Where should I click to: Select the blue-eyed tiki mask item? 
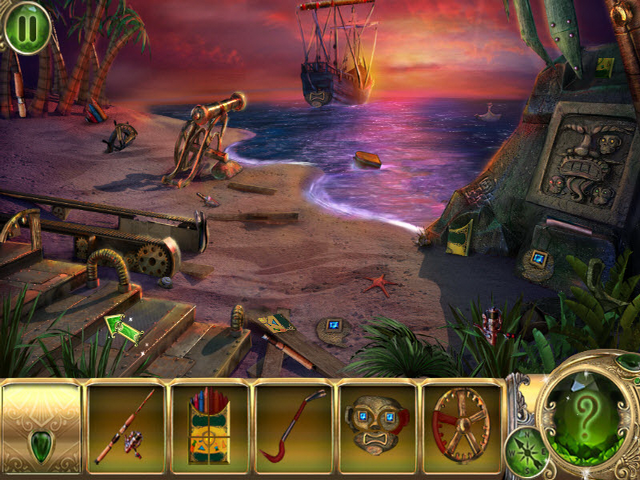pyautogui.click(x=378, y=427)
